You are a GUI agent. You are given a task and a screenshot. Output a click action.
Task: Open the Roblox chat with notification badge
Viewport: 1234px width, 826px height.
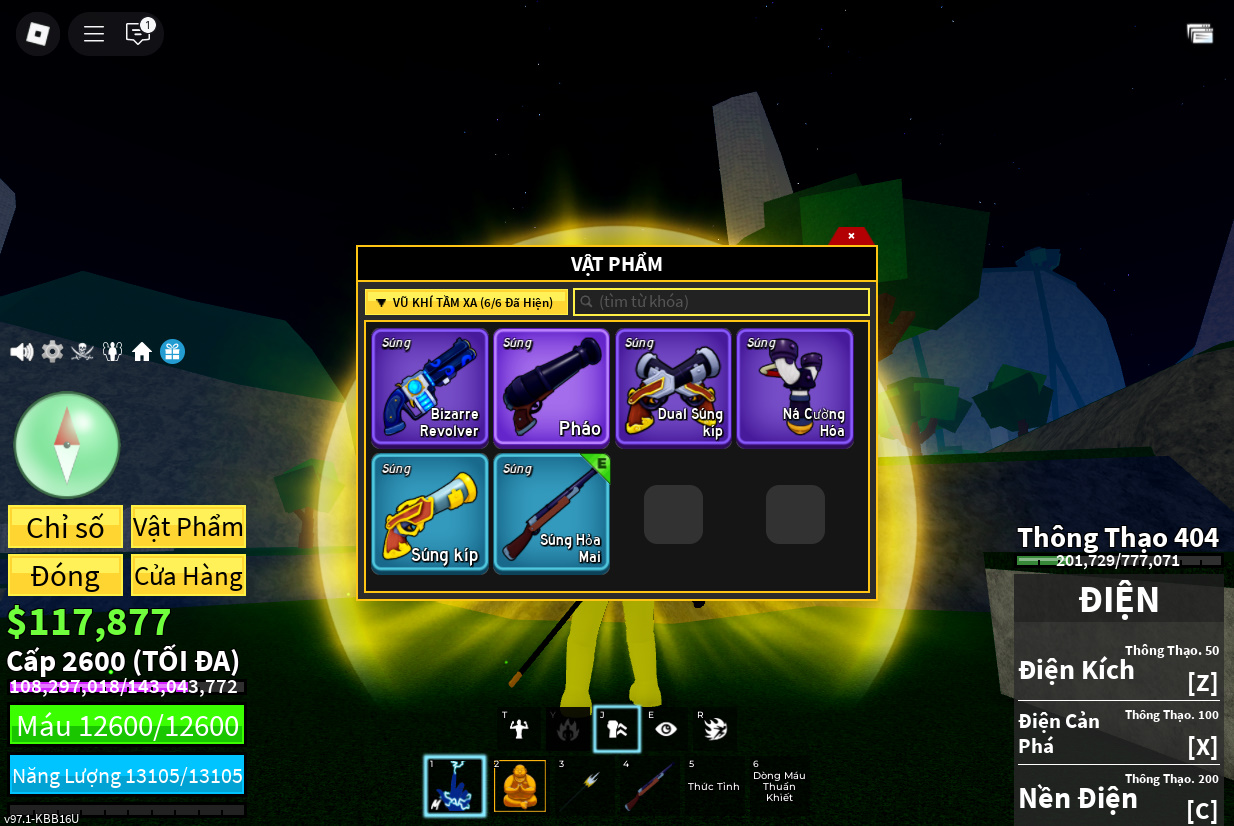(x=138, y=34)
